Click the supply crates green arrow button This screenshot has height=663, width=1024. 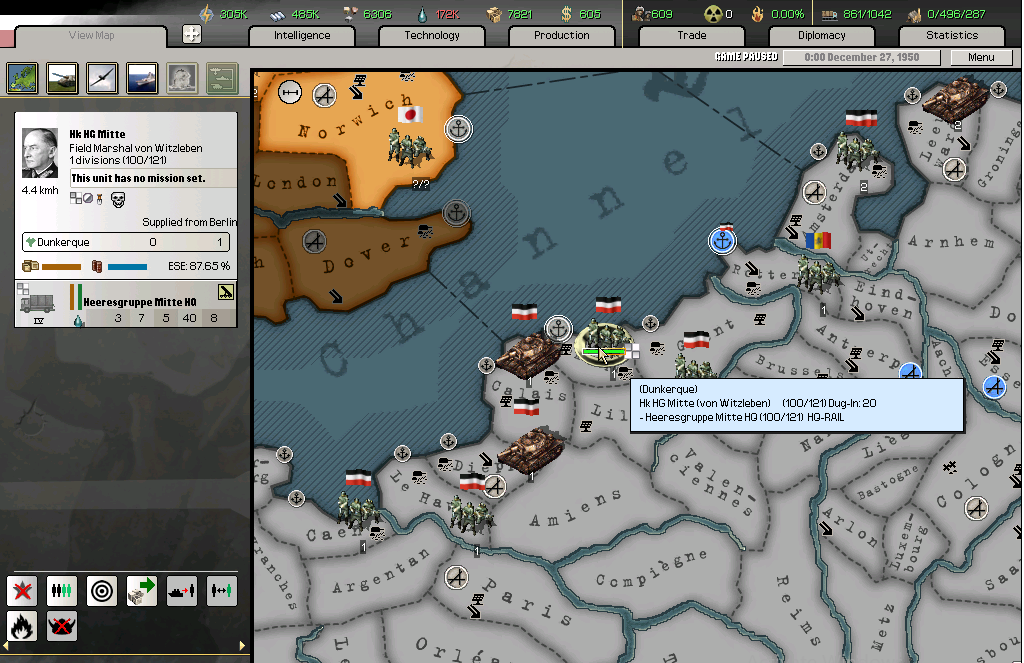tap(142, 590)
